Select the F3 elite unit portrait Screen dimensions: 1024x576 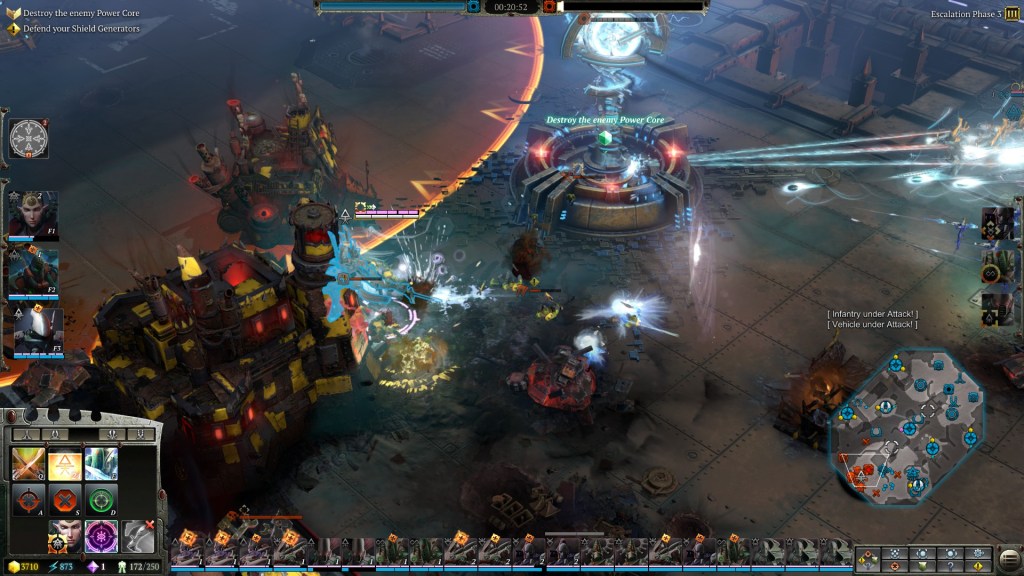(38, 331)
